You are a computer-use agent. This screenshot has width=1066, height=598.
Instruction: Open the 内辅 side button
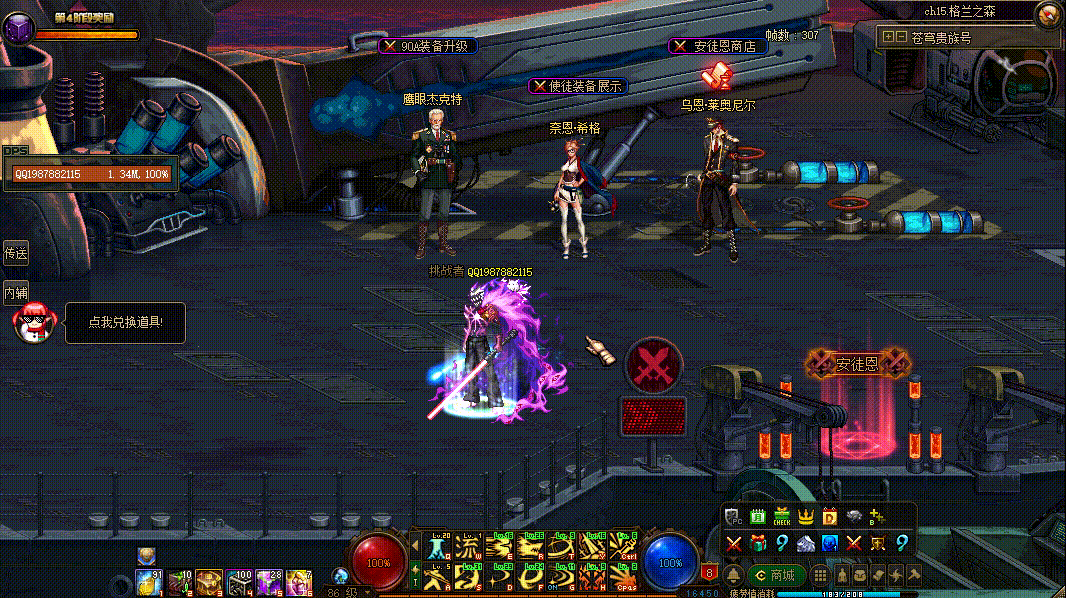pos(16,293)
